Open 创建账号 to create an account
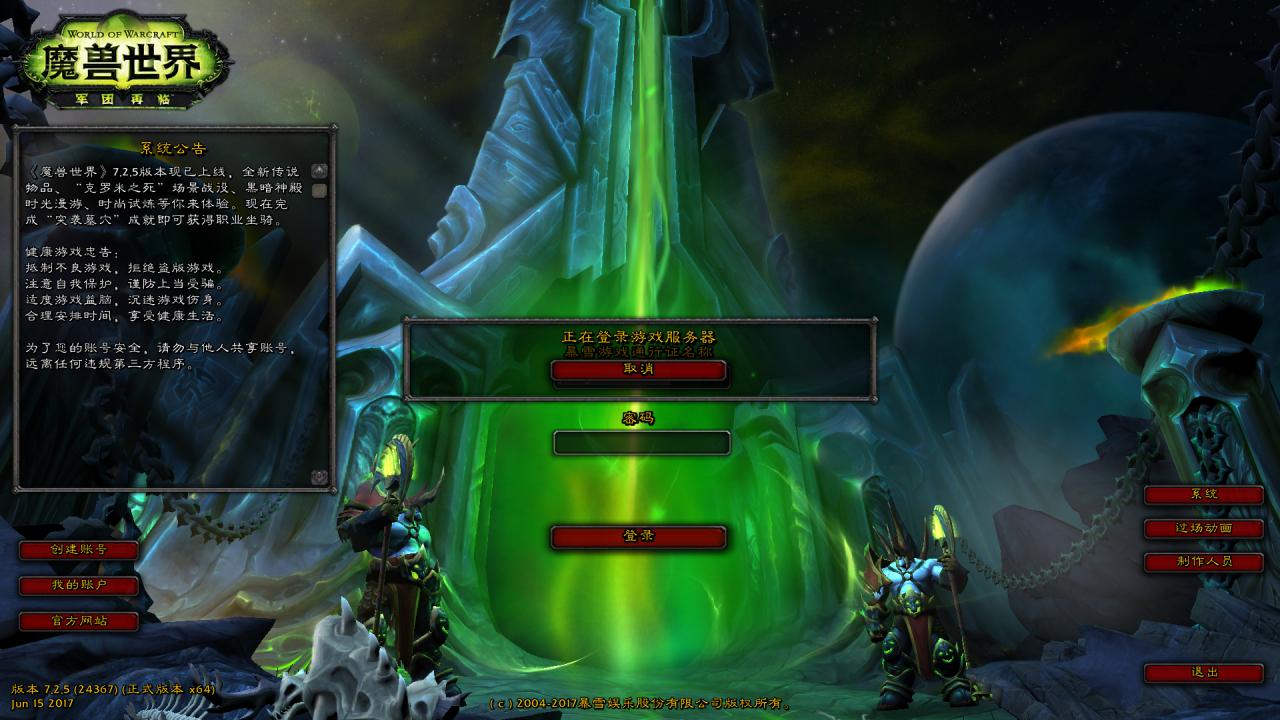The width and height of the screenshot is (1280, 720). (79, 549)
